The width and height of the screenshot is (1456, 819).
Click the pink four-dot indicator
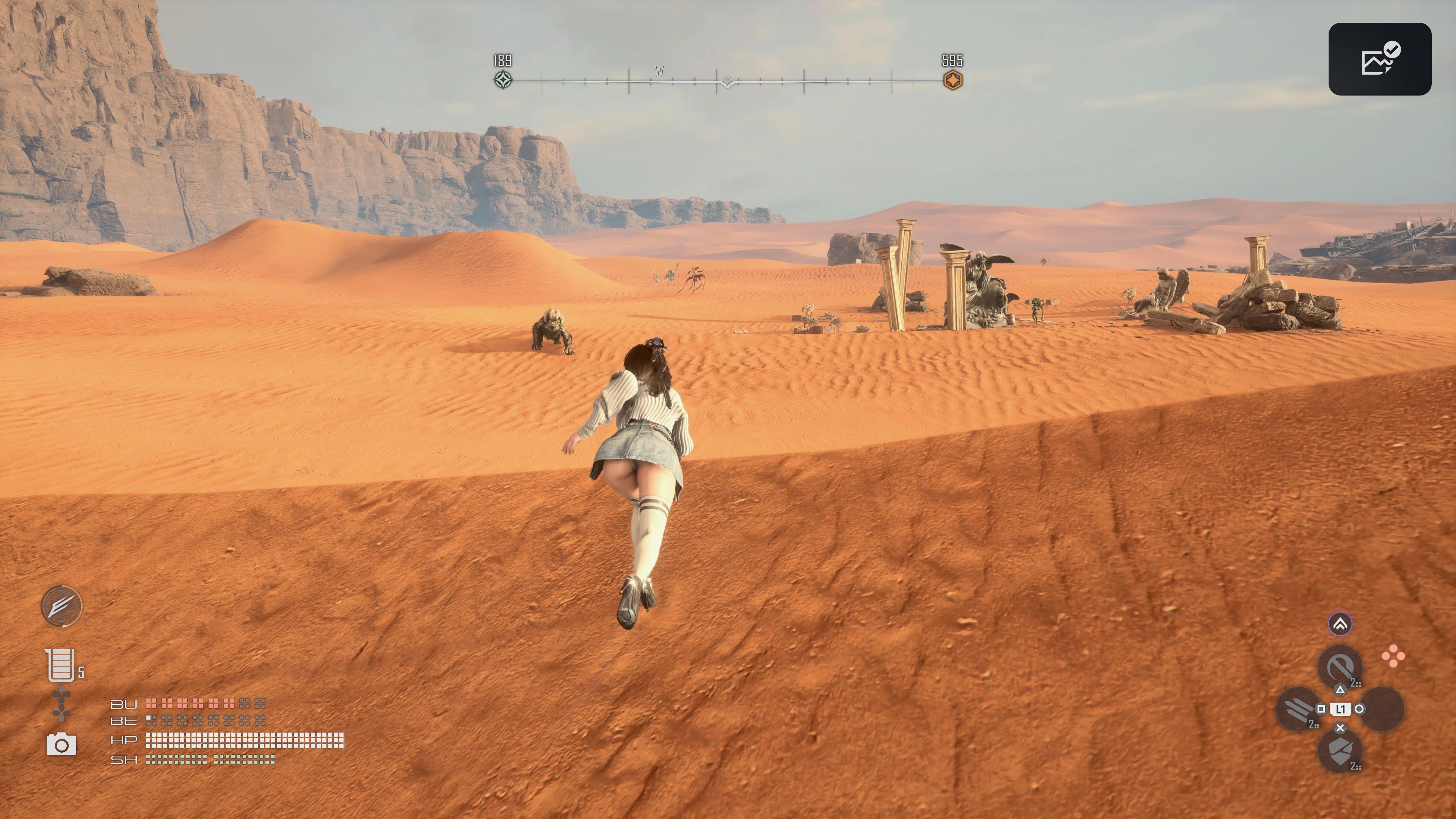pos(1393,656)
